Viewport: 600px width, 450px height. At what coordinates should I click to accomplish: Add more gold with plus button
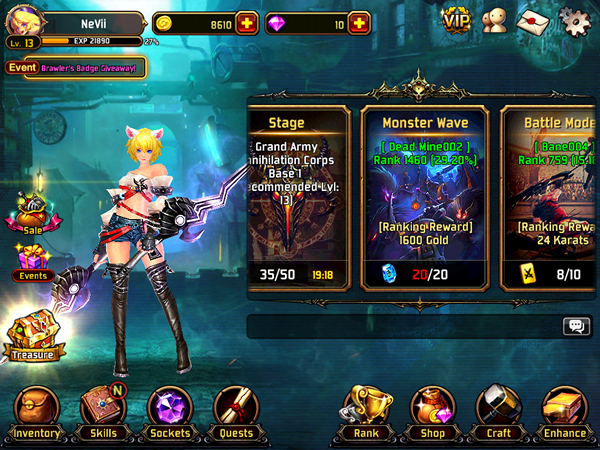[246, 22]
